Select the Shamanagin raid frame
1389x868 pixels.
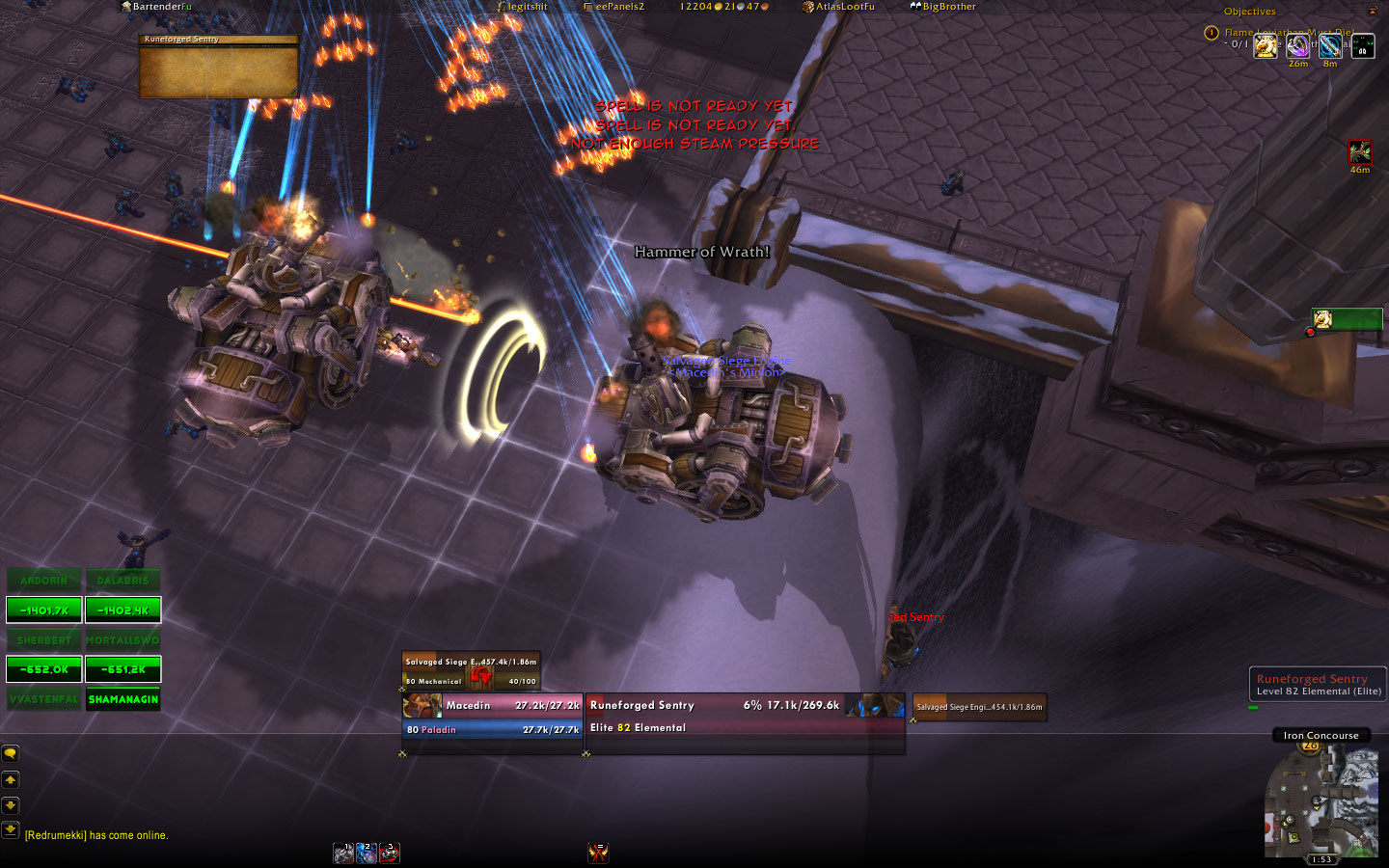(x=123, y=699)
